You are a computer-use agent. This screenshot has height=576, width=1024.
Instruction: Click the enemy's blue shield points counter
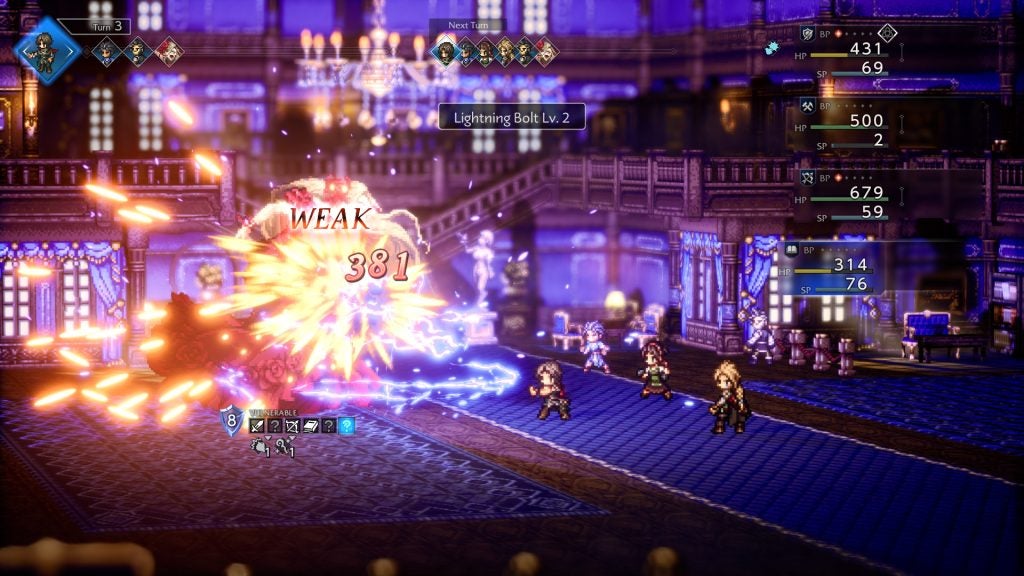point(230,421)
